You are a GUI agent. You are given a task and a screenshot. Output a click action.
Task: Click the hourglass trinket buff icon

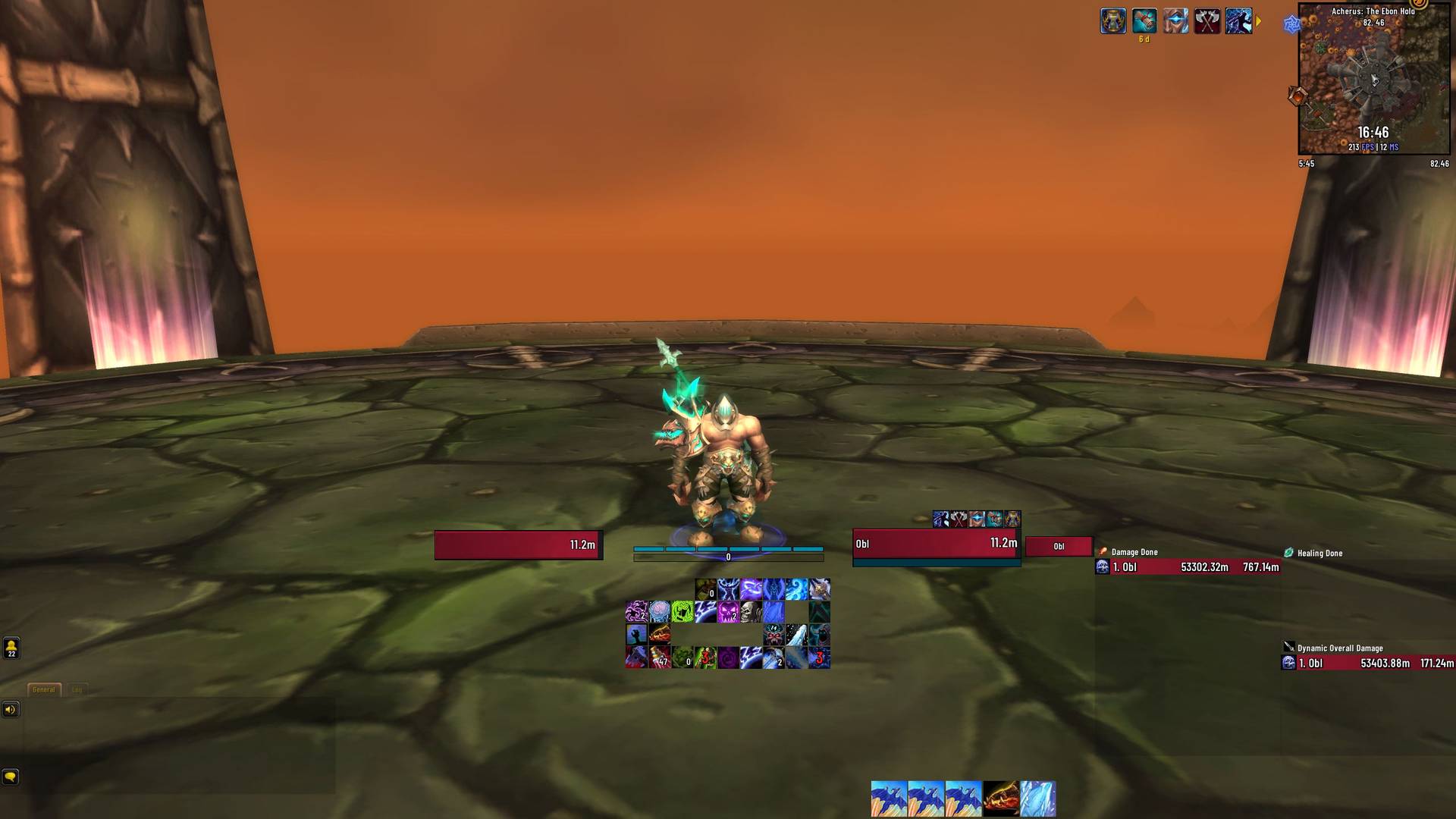1112,20
